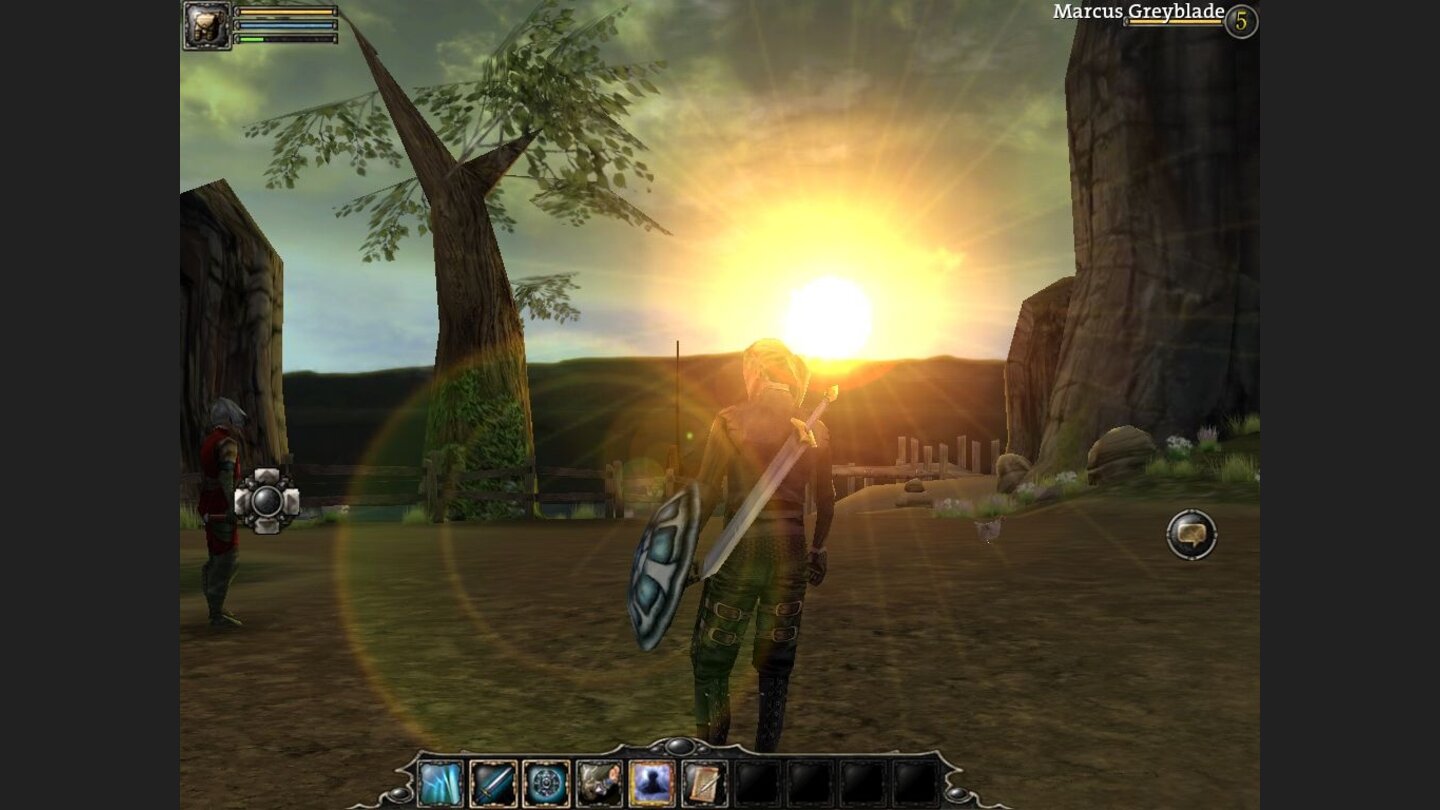Activate the shadowy stealth figure hotbar icon
This screenshot has height=810, width=1440.
(650, 782)
